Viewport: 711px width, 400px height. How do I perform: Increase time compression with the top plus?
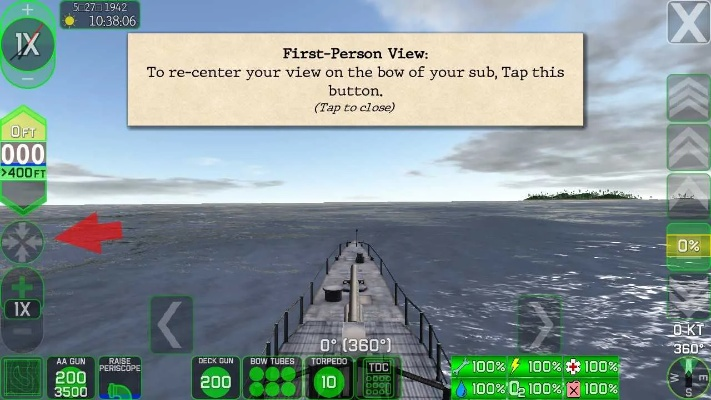click(x=27, y=9)
